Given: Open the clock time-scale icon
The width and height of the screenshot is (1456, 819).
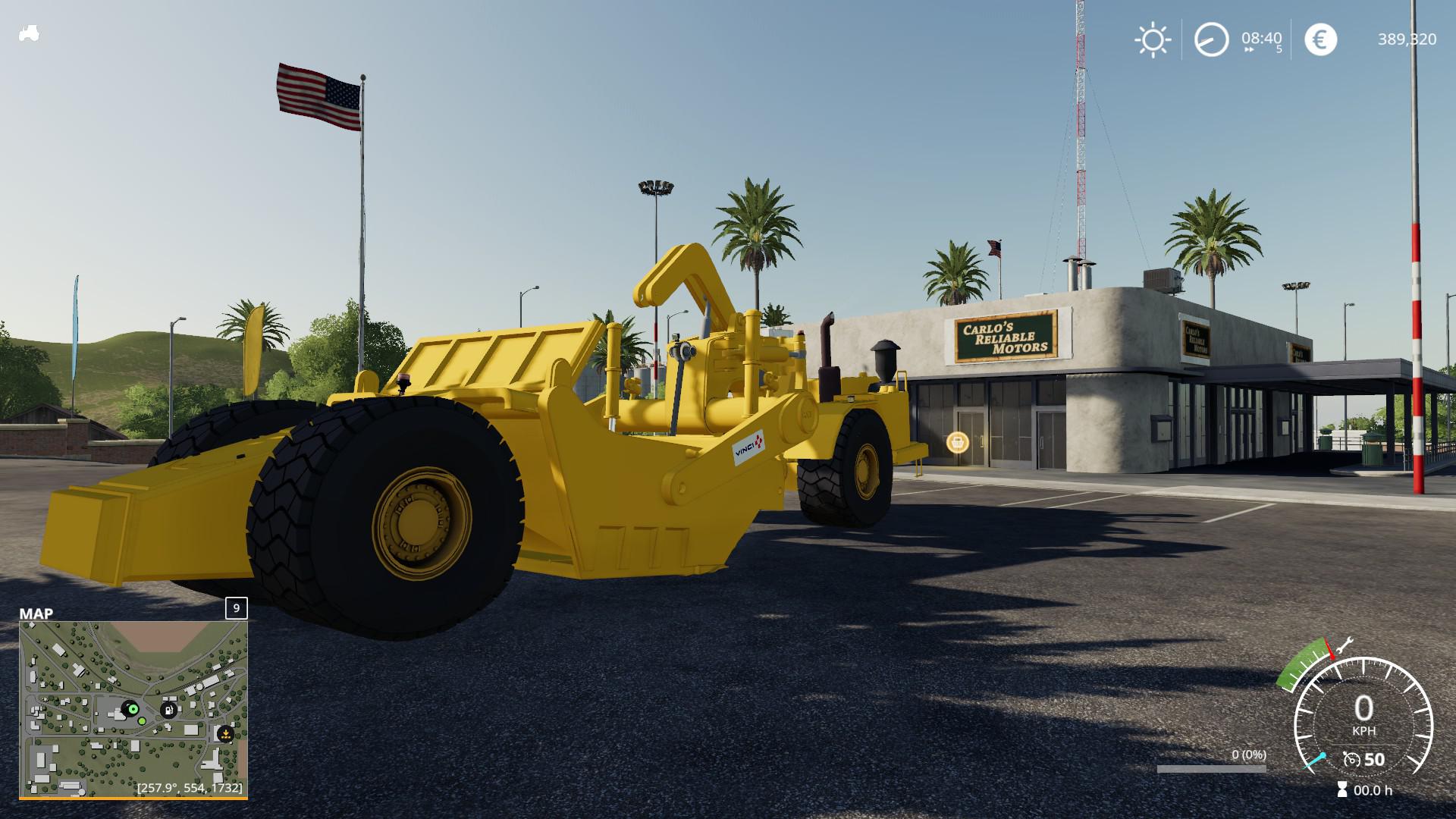Looking at the screenshot, I should (1211, 39).
